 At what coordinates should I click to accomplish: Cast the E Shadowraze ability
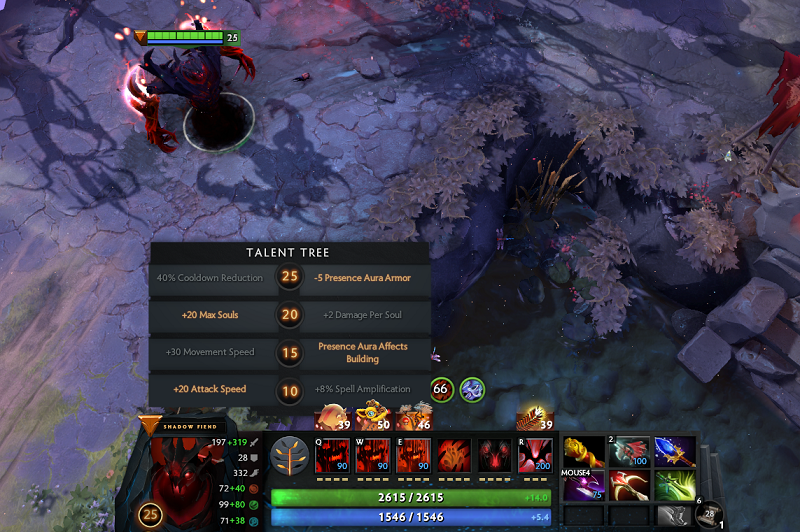pos(413,456)
